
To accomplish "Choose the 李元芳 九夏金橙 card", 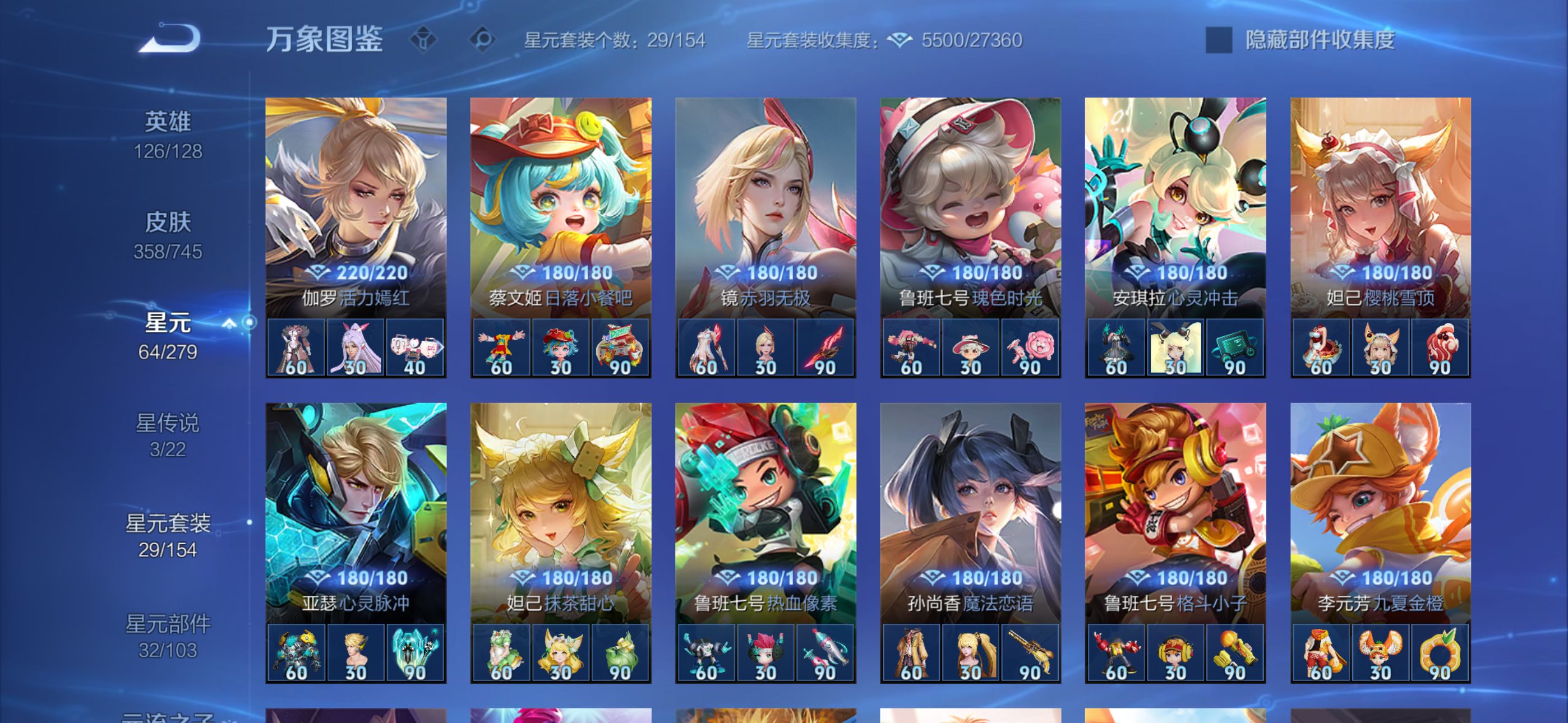I will [1380, 511].
